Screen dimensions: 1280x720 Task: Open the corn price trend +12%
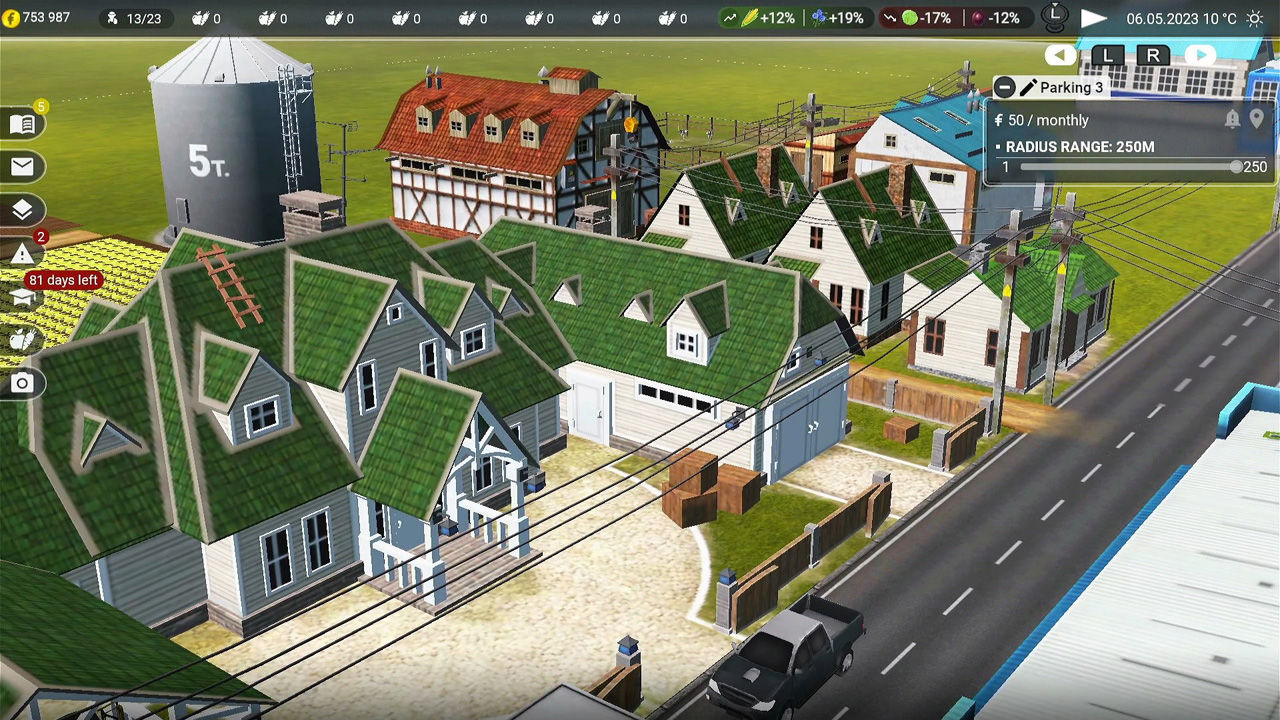pos(761,18)
